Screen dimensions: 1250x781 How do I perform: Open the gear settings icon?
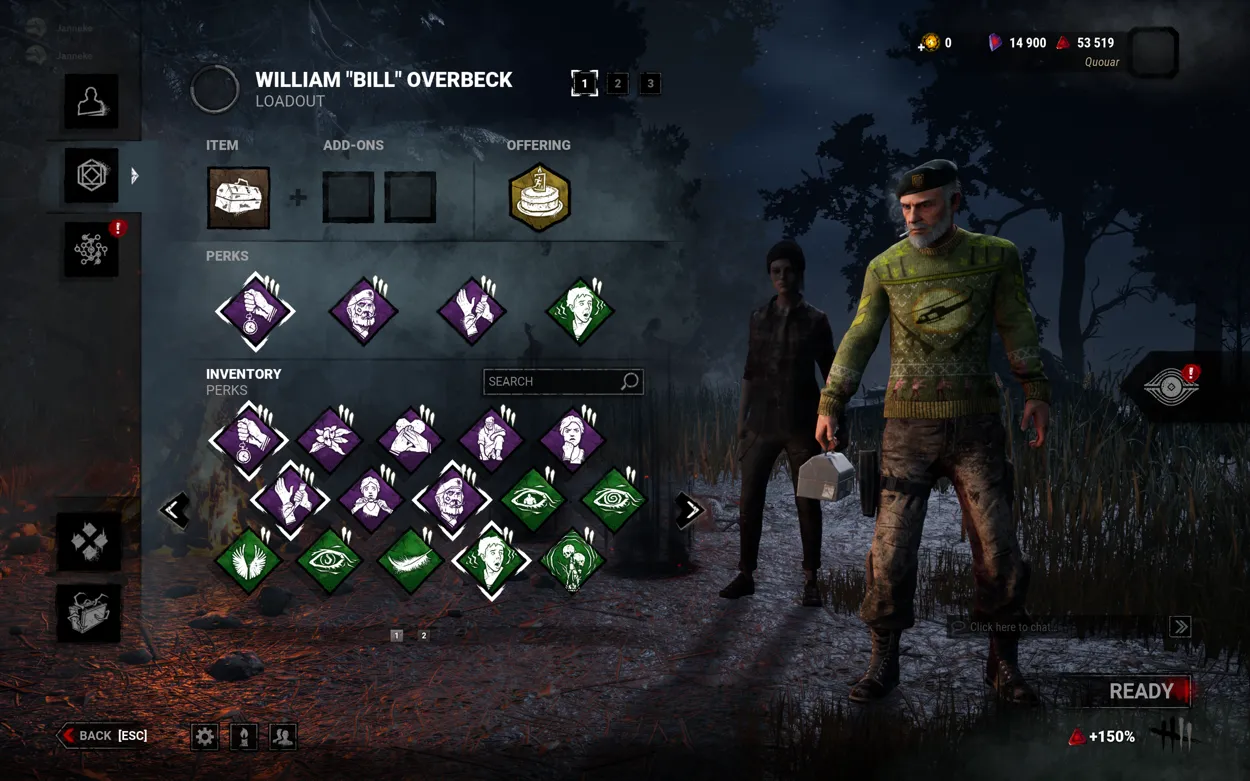[x=205, y=737]
